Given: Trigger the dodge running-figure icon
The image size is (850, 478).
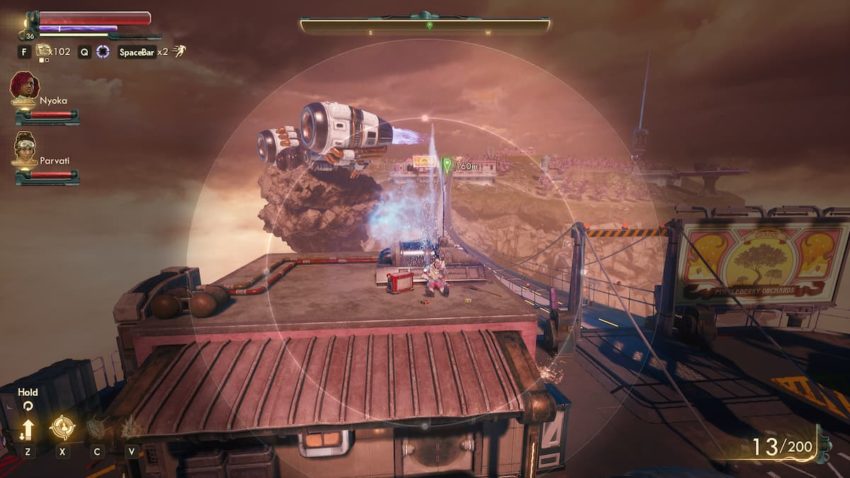Looking at the screenshot, I should pos(178,51).
